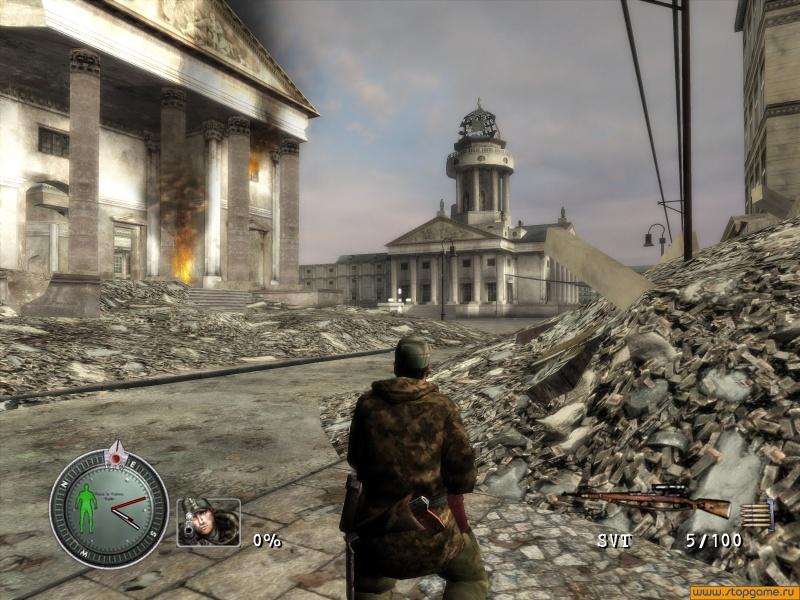Viewport: 800px width, 600px height.
Task: Select the soldier portrait icon
Action: pos(208,521)
